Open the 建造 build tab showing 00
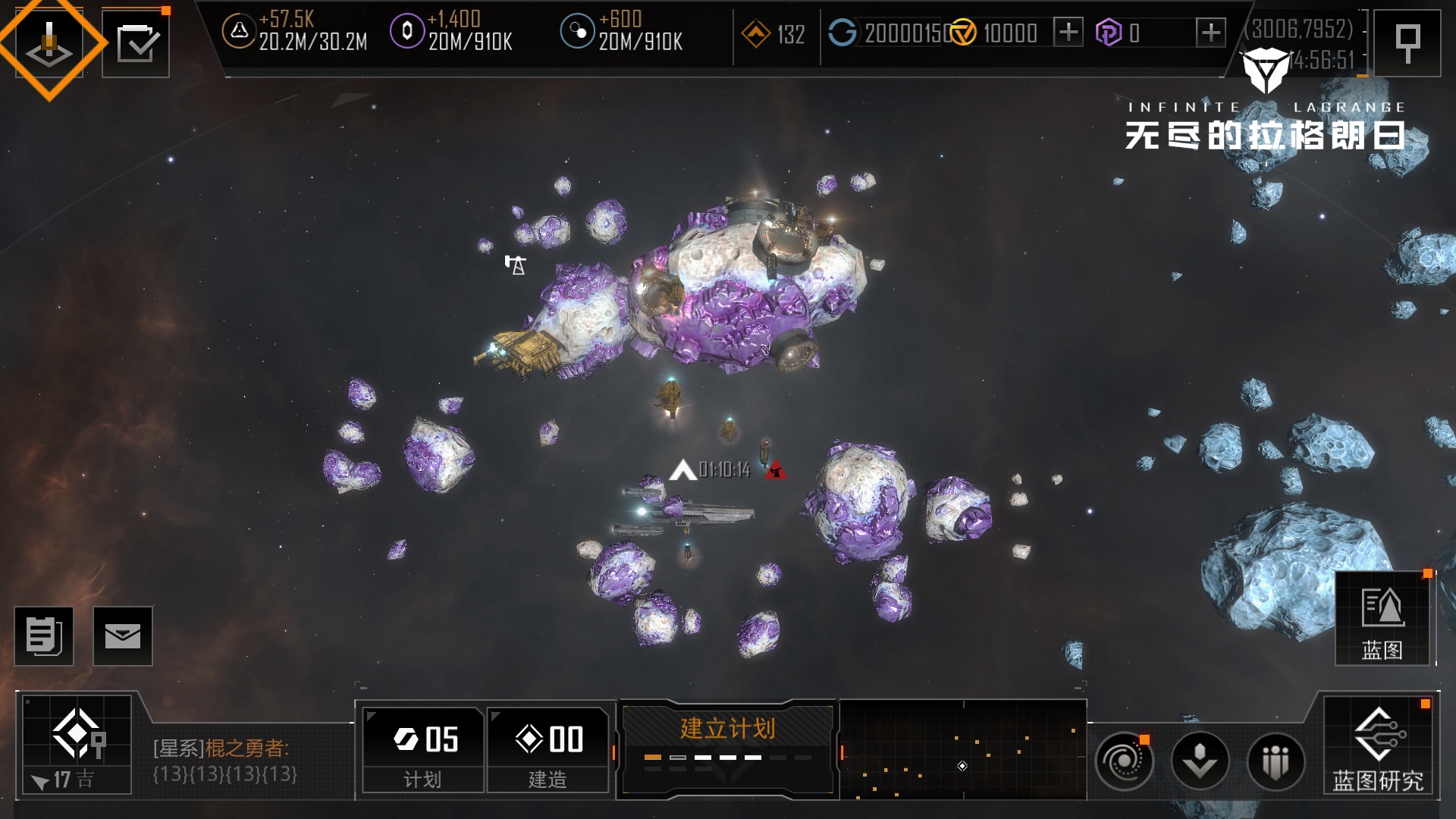Screen dimensions: 1456x819 548,750
